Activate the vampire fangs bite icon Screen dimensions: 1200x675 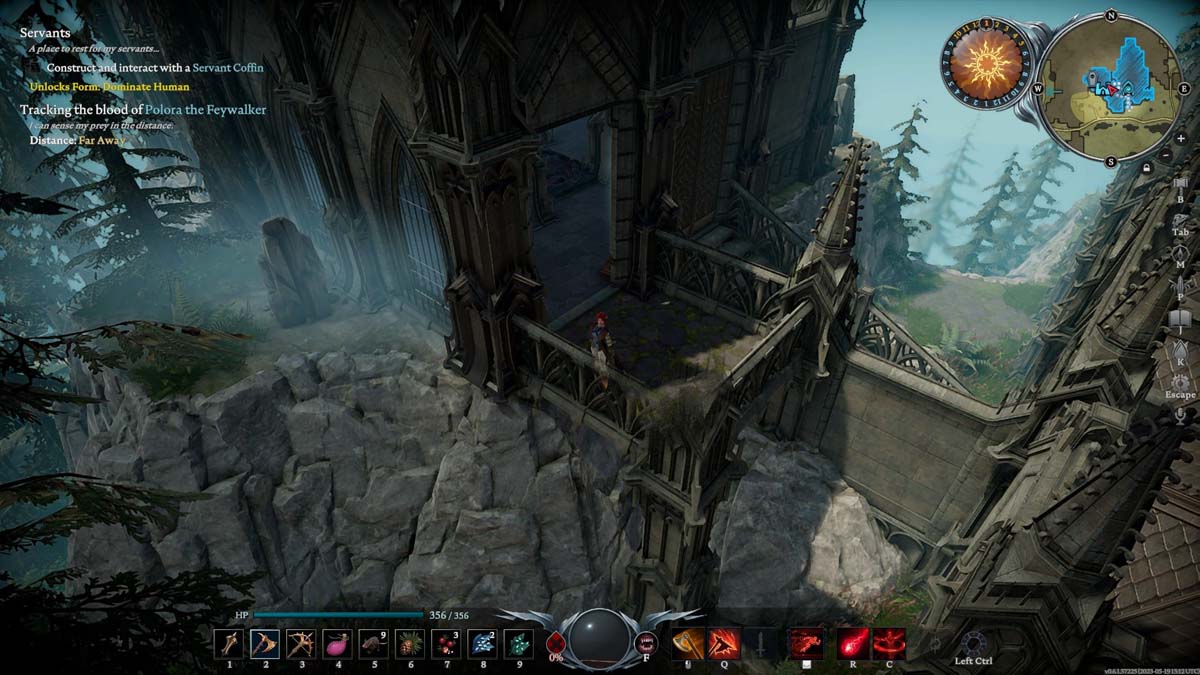(646, 642)
